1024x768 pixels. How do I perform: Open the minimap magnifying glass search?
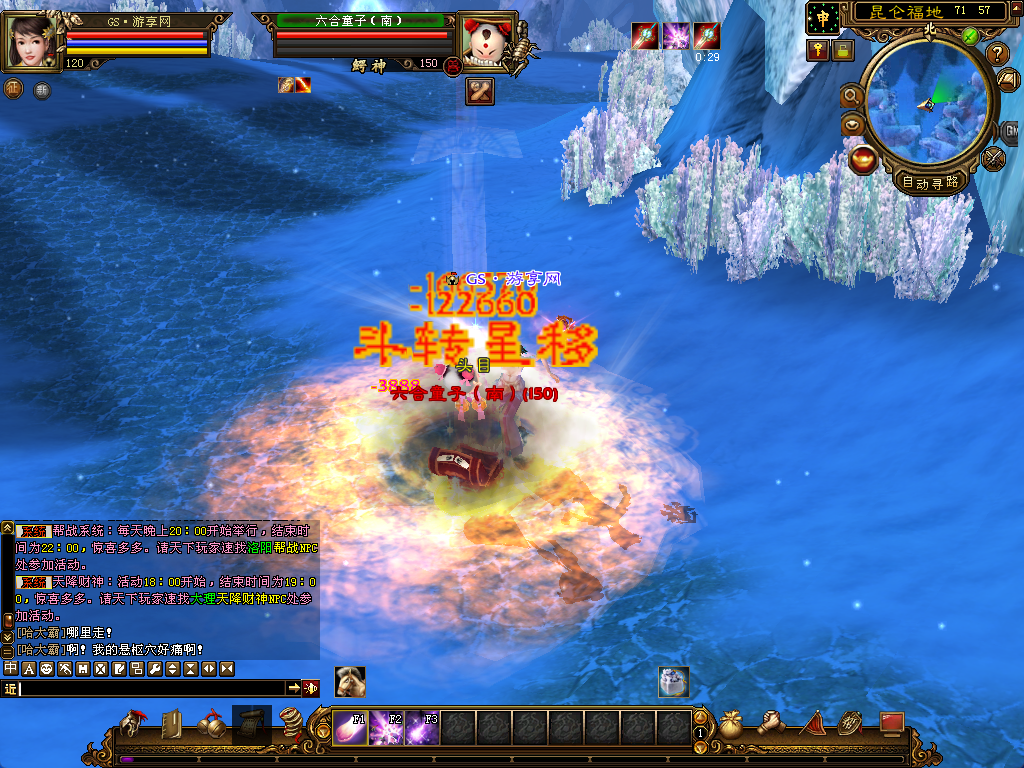click(853, 95)
